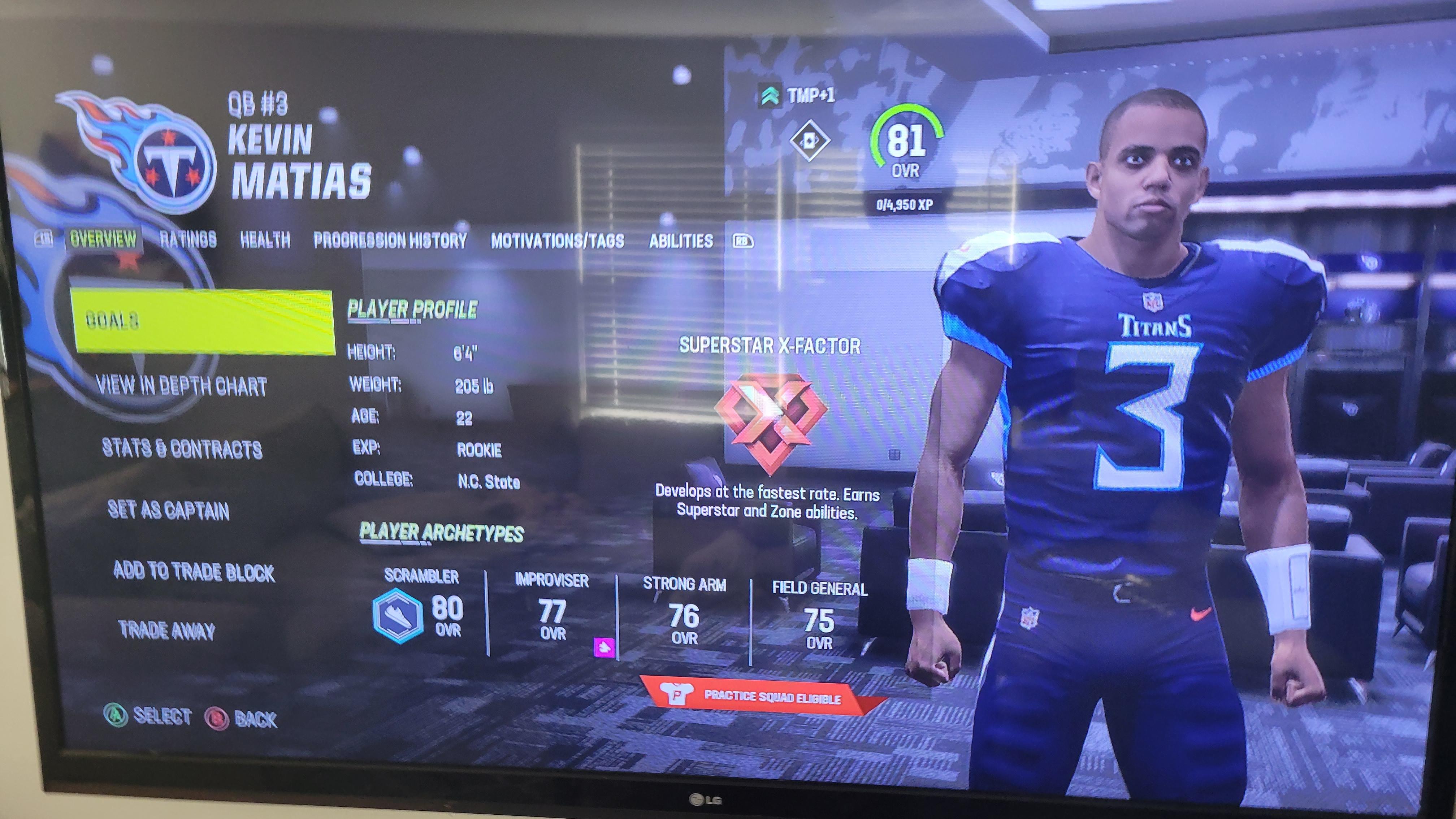Open the Progression History tab

tap(390, 241)
